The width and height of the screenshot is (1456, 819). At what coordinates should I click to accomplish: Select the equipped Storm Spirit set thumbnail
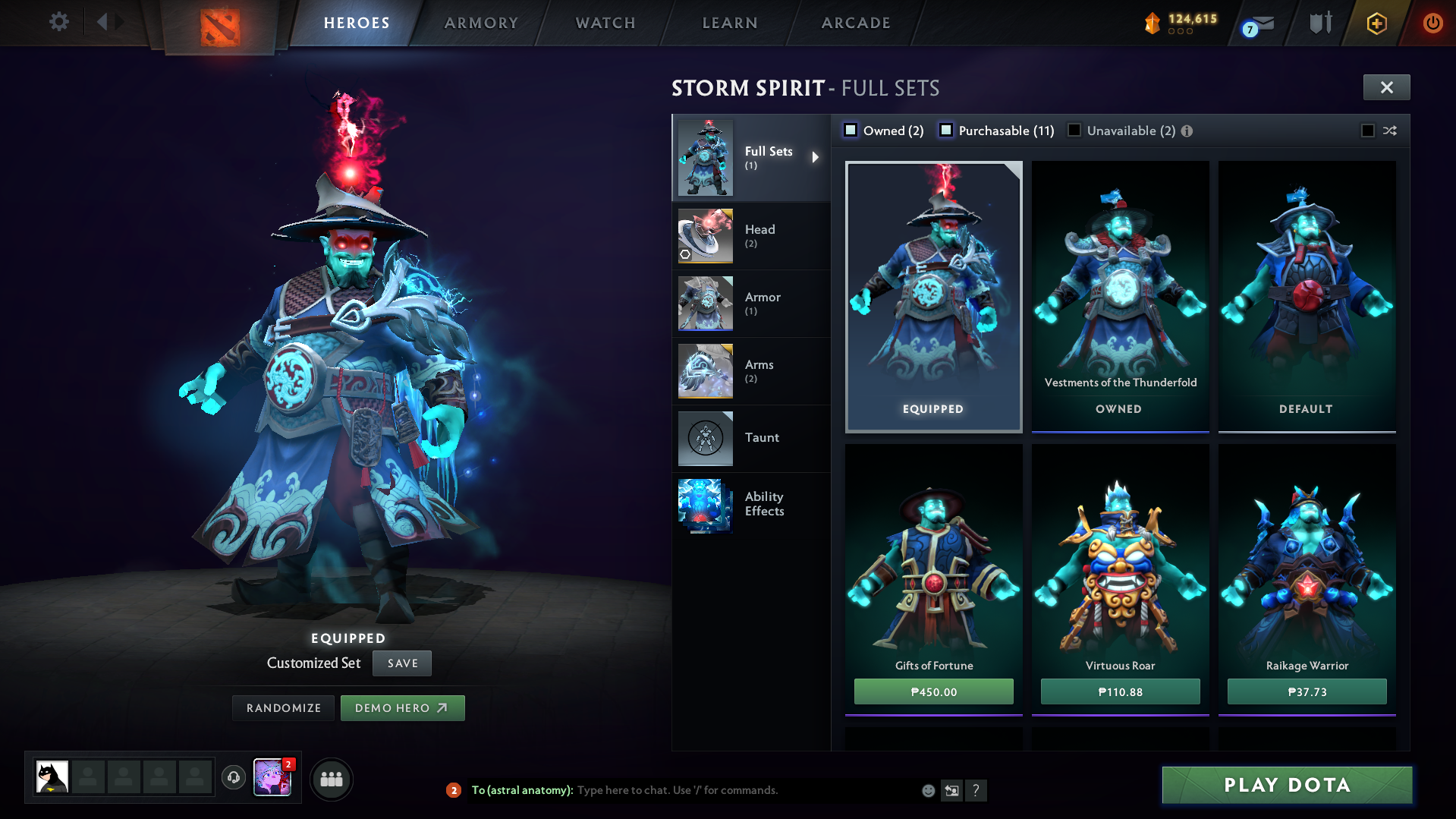point(933,296)
